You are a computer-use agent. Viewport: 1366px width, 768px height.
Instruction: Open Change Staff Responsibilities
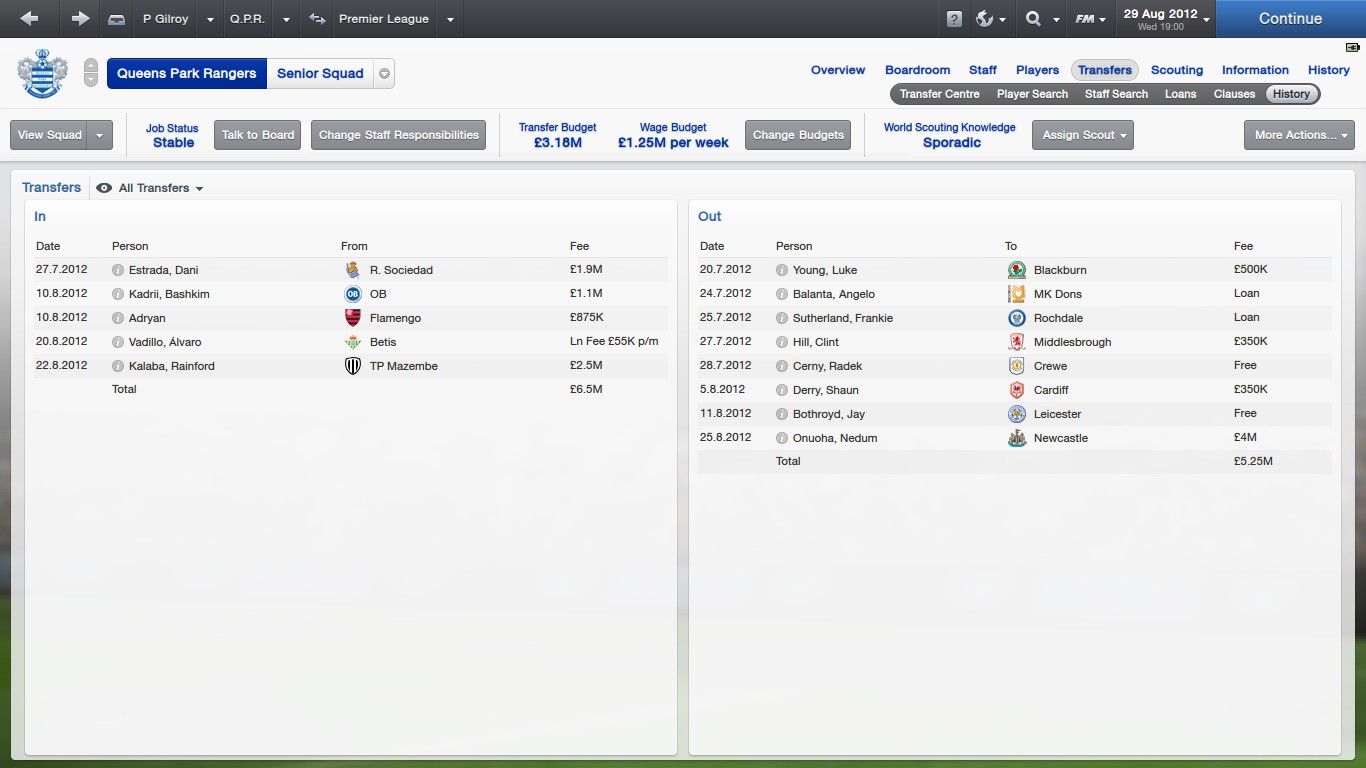coord(398,135)
